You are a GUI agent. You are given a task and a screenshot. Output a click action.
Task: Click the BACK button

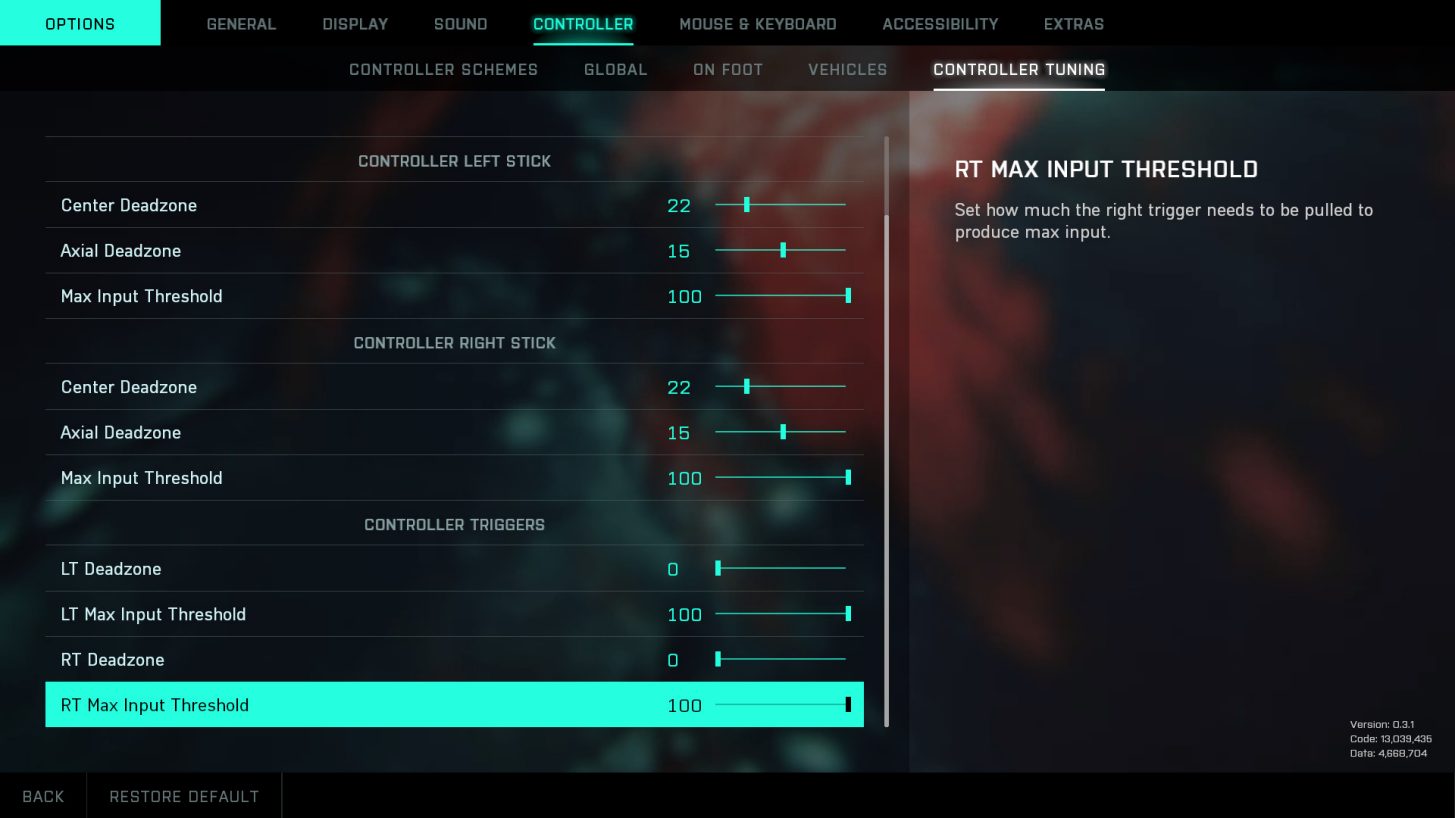43,795
